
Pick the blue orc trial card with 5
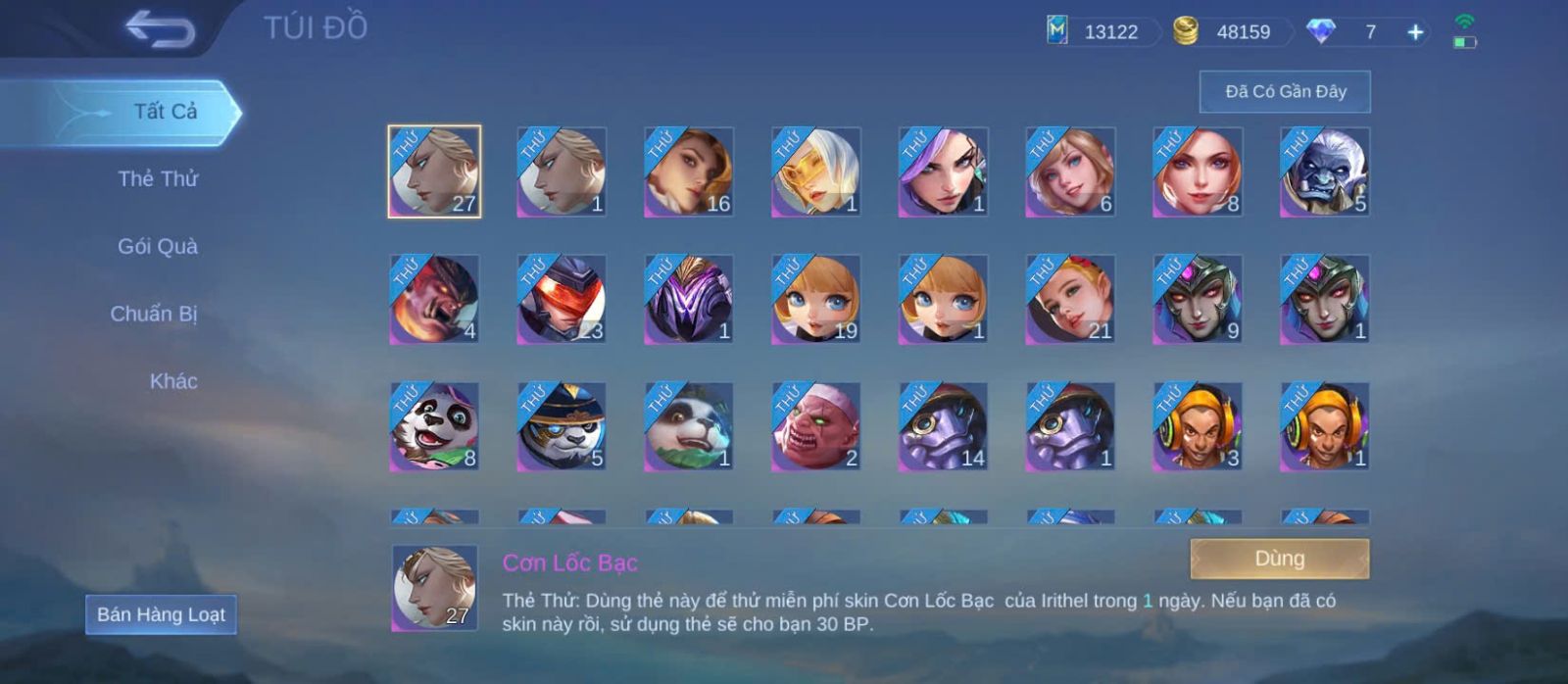click(1325, 171)
